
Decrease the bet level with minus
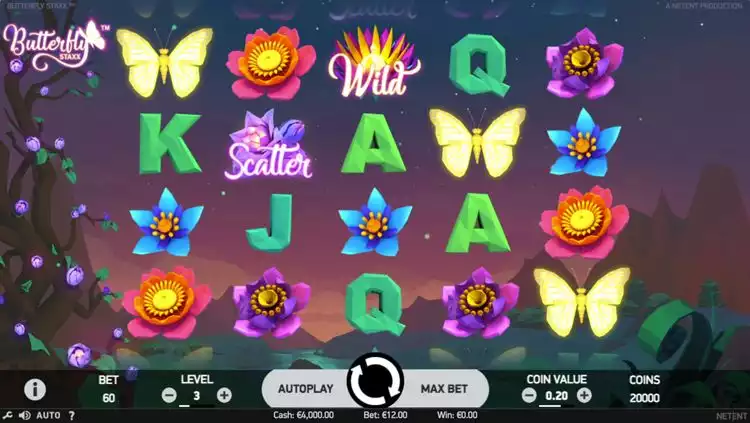[169, 395]
